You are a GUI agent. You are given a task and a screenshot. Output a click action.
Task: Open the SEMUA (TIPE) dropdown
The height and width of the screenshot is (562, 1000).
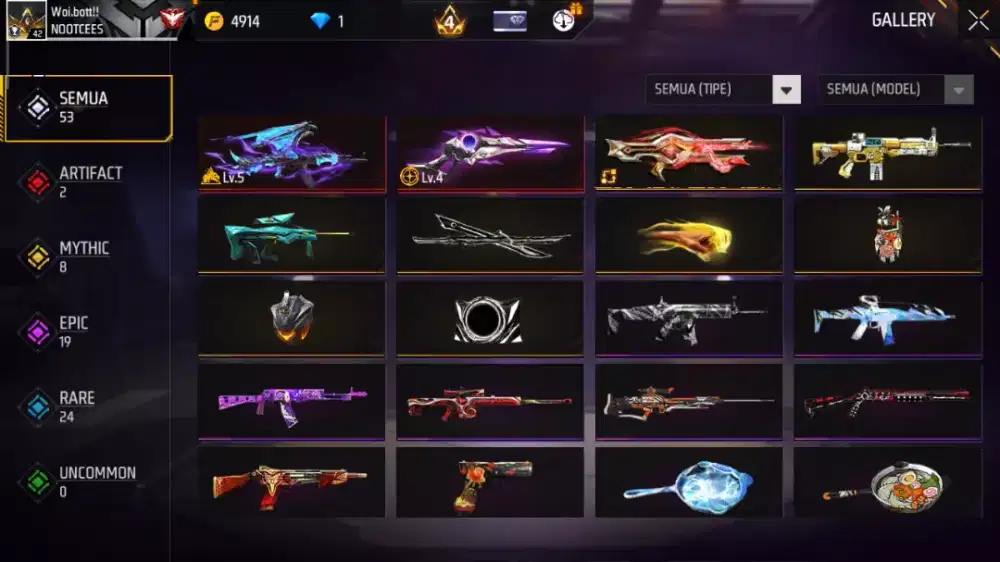(723, 89)
